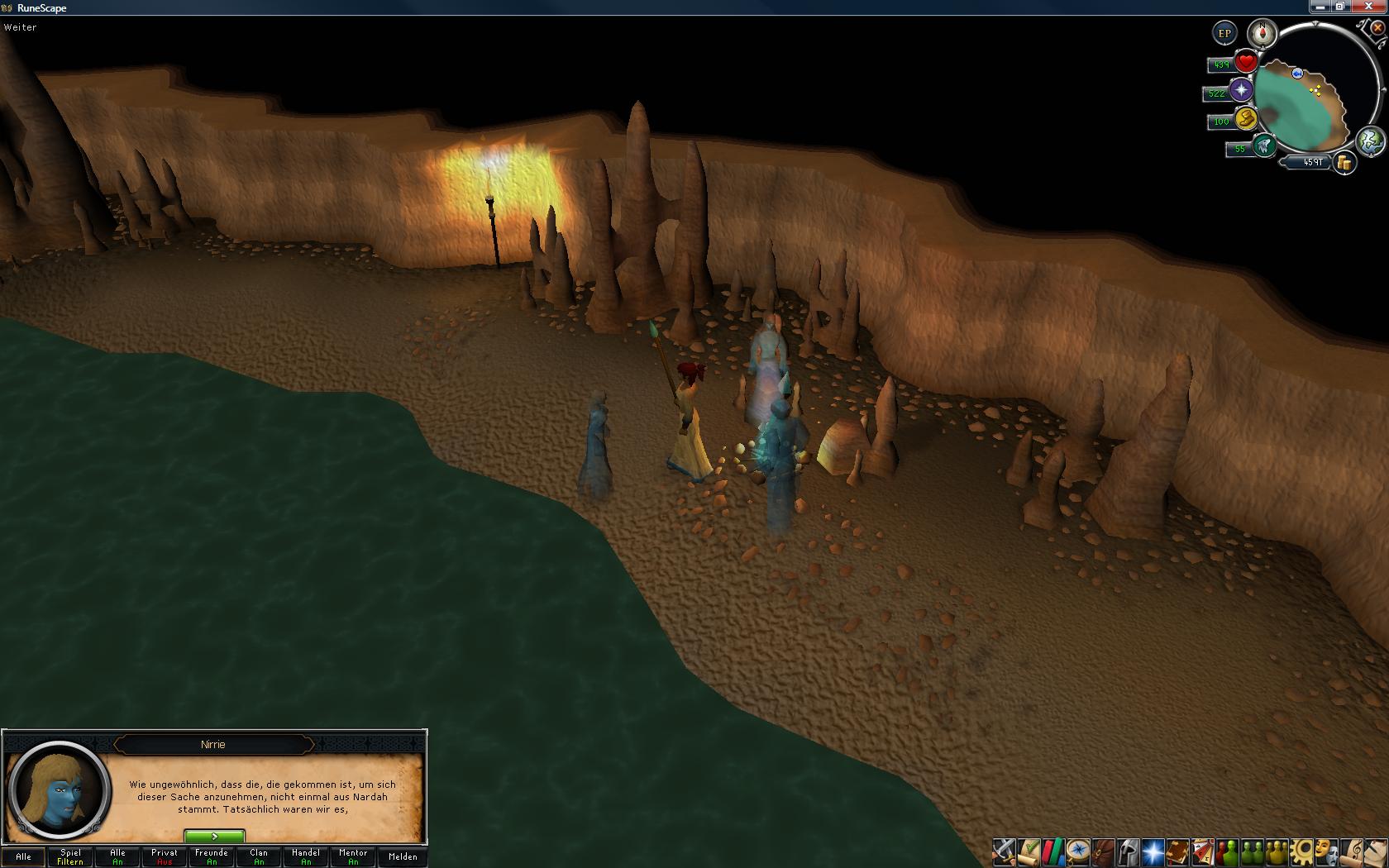Open the Privat chat filter tab
Image resolution: width=1389 pixels, height=868 pixels.
click(165, 856)
